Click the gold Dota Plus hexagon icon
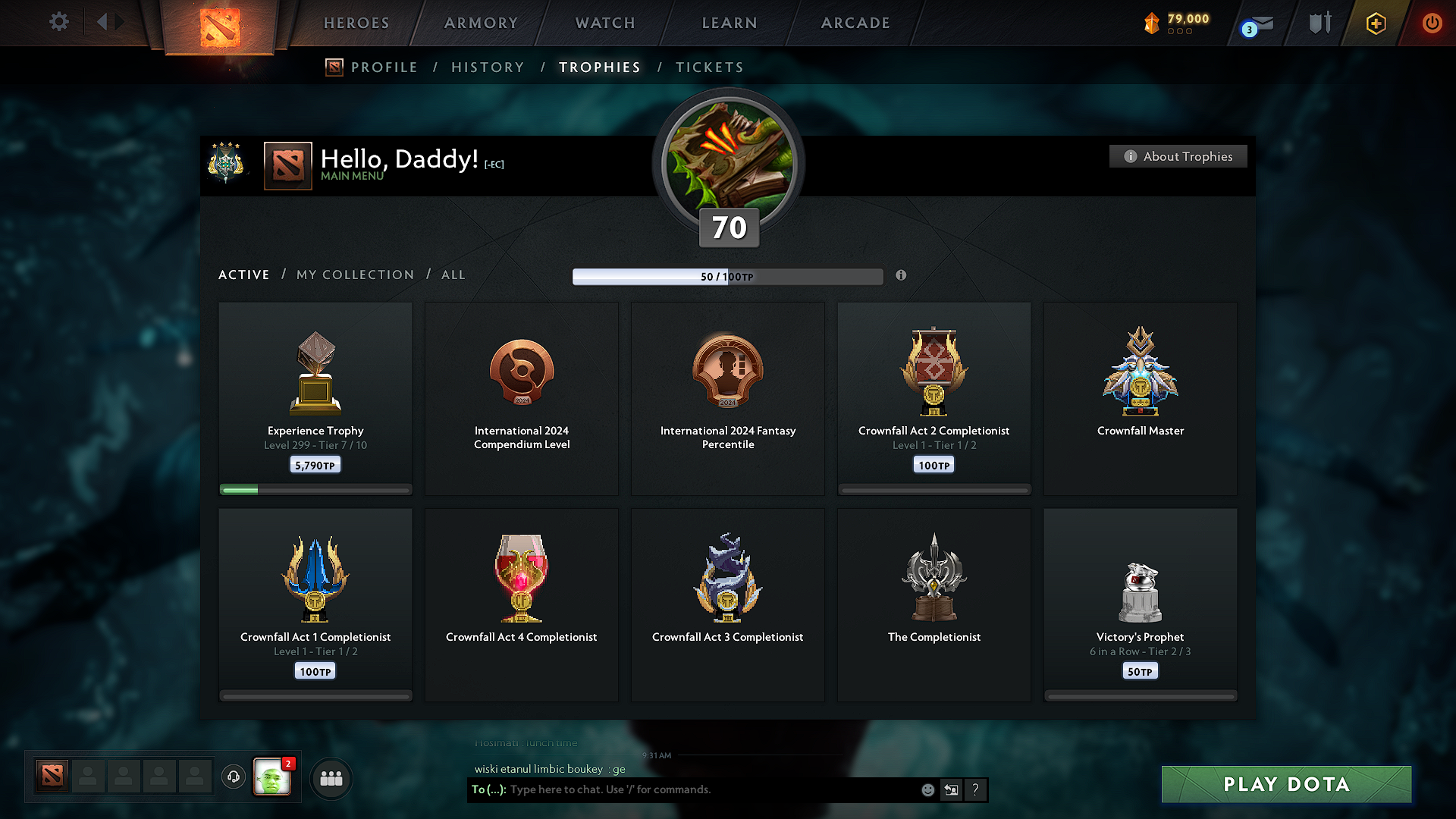 click(1375, 24)
